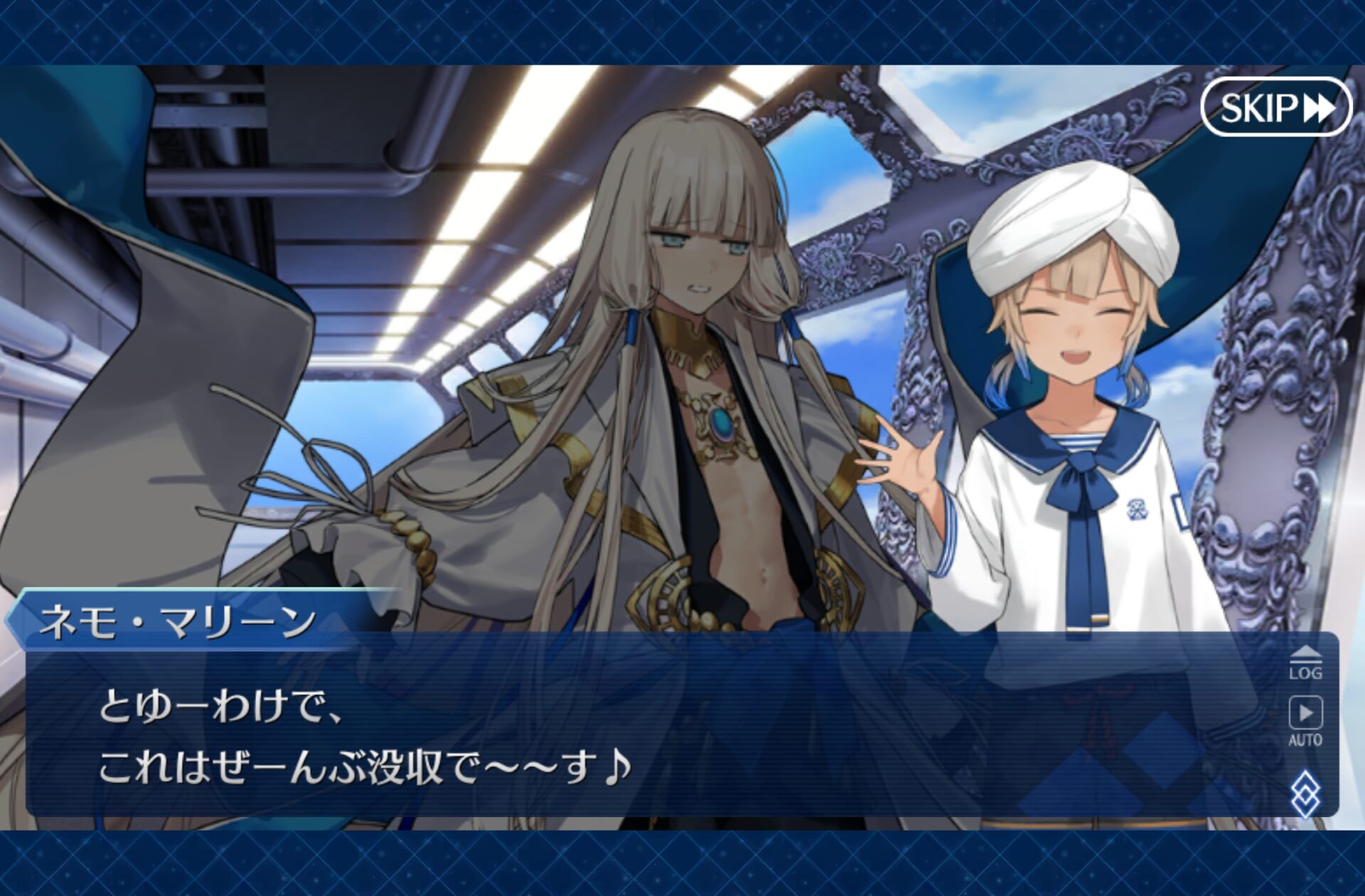Click the diamond advance-dialogue indicator
Screen dimensions: 1365x896
click(x=1305, y=793)
